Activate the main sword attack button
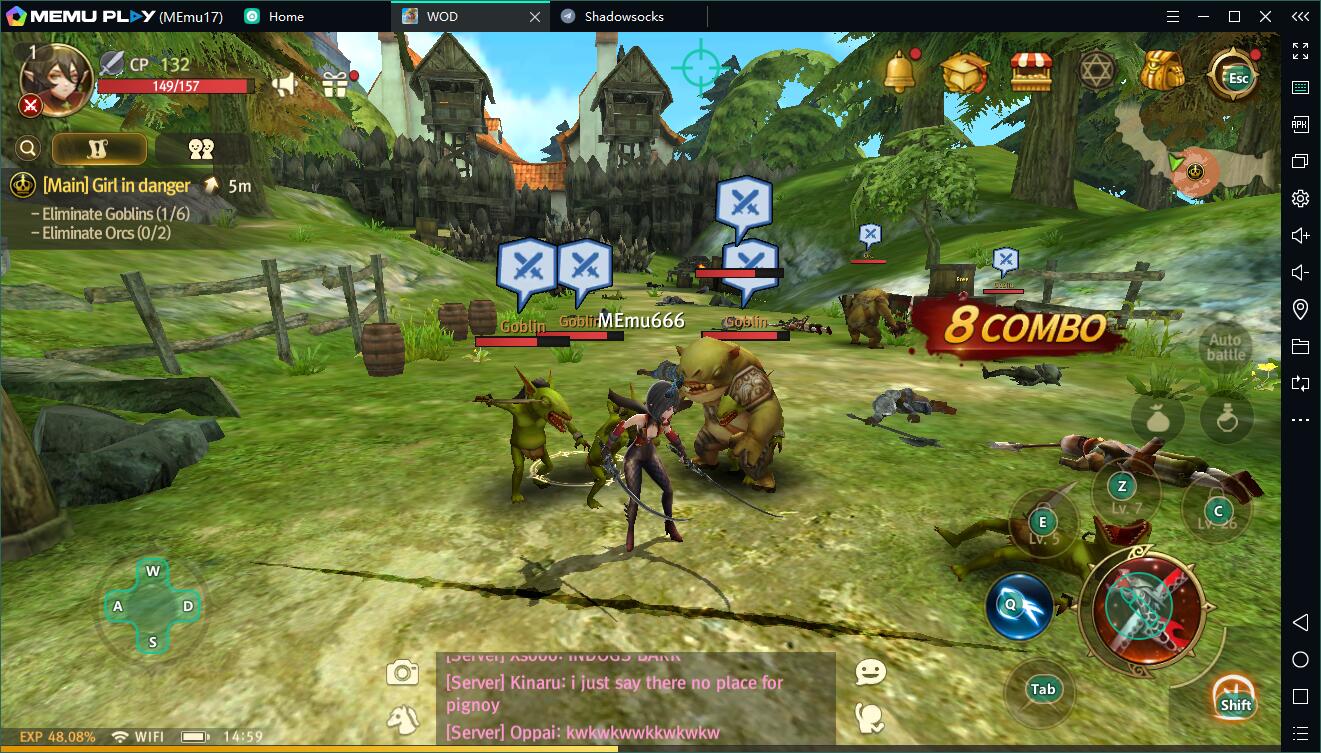This screenshot has height=753, width=1321. (1145, 604)
